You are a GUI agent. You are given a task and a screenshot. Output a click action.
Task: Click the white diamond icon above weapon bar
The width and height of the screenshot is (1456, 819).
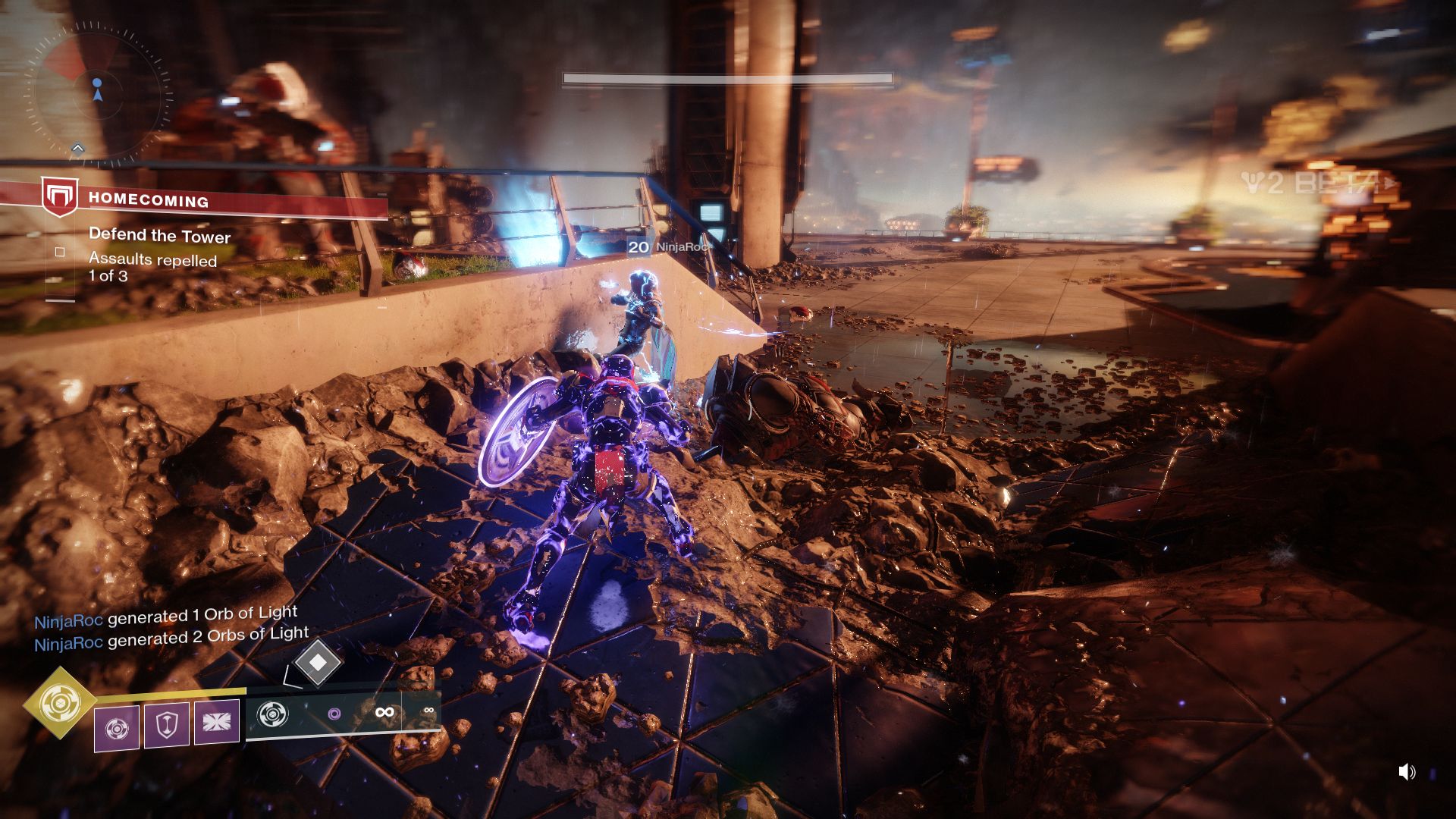pos(318,662)
